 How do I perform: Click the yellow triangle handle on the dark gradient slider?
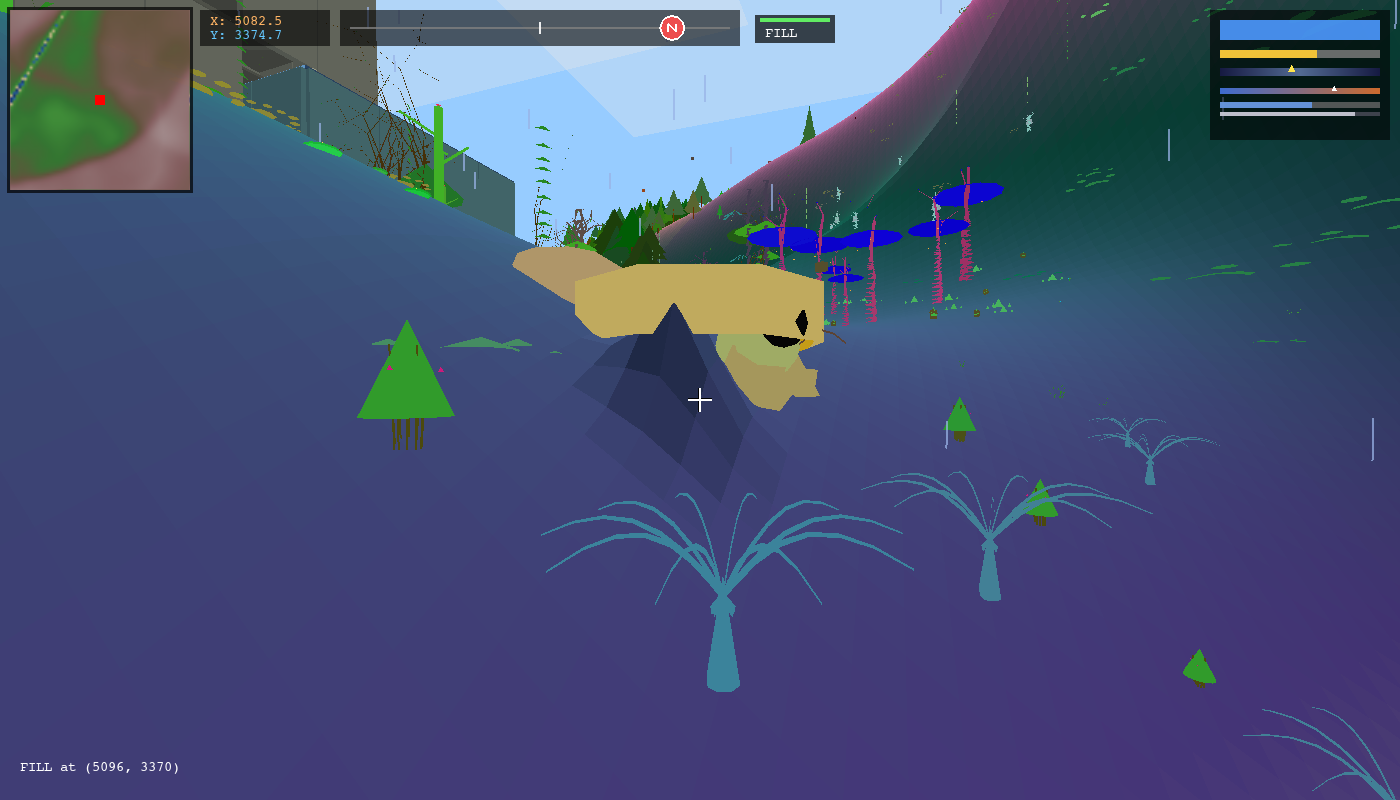(1291, 70)
